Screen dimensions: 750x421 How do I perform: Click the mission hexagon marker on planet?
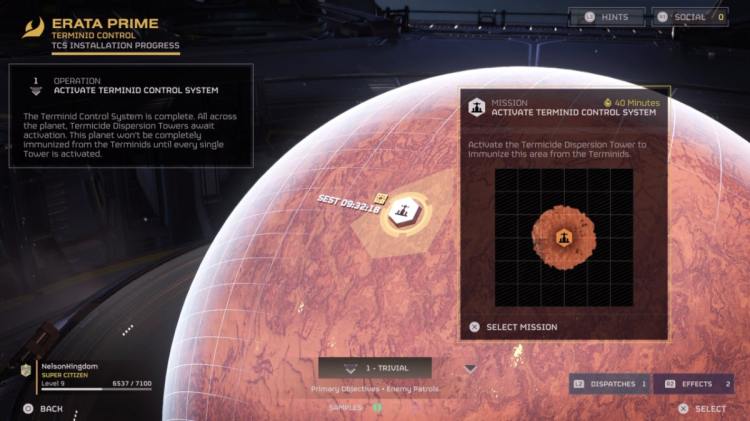(404, 212)
